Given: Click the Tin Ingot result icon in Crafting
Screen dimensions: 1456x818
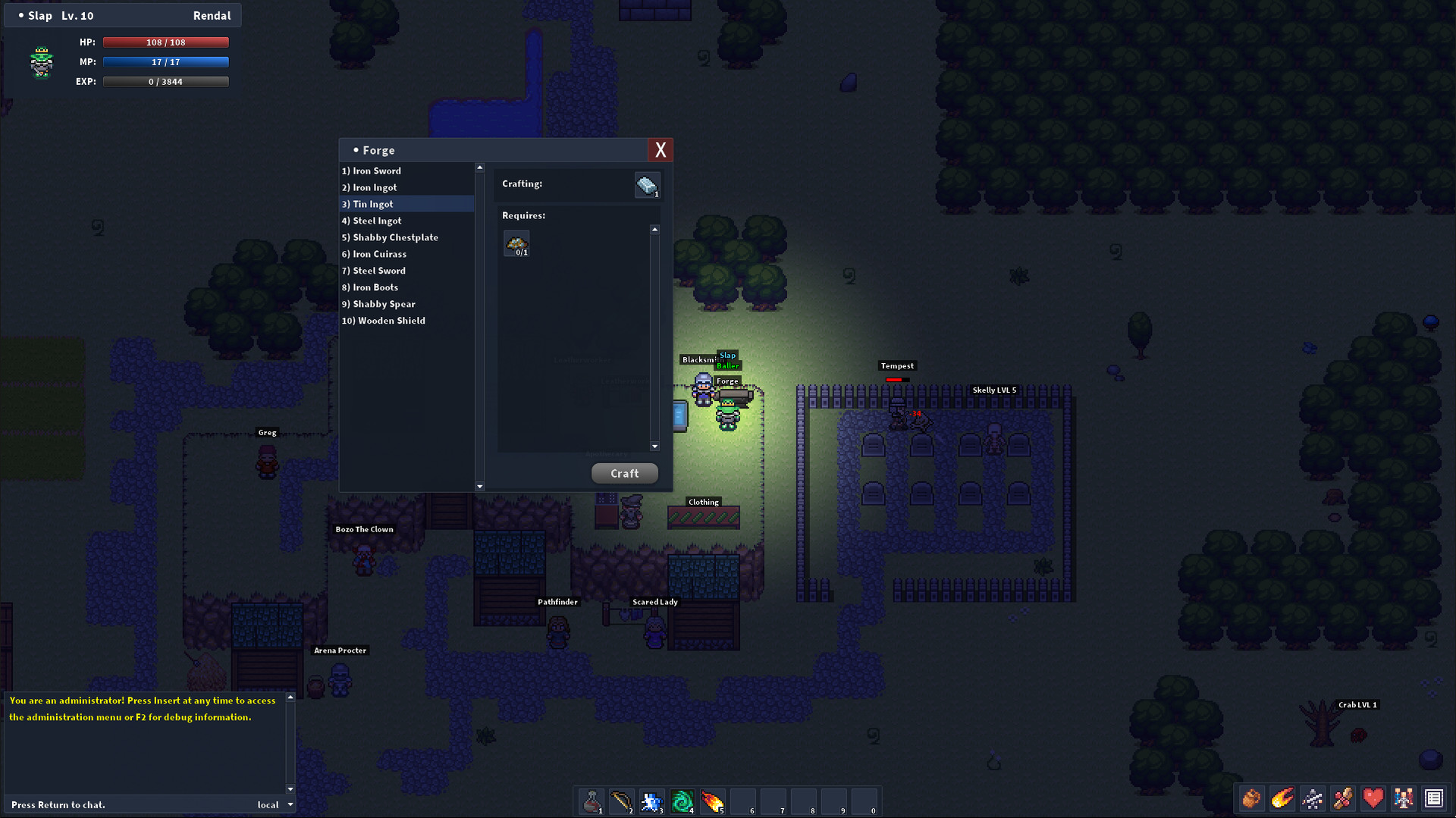Looking at the screenshot, I should pyautogui.click(x=646, y=184).
